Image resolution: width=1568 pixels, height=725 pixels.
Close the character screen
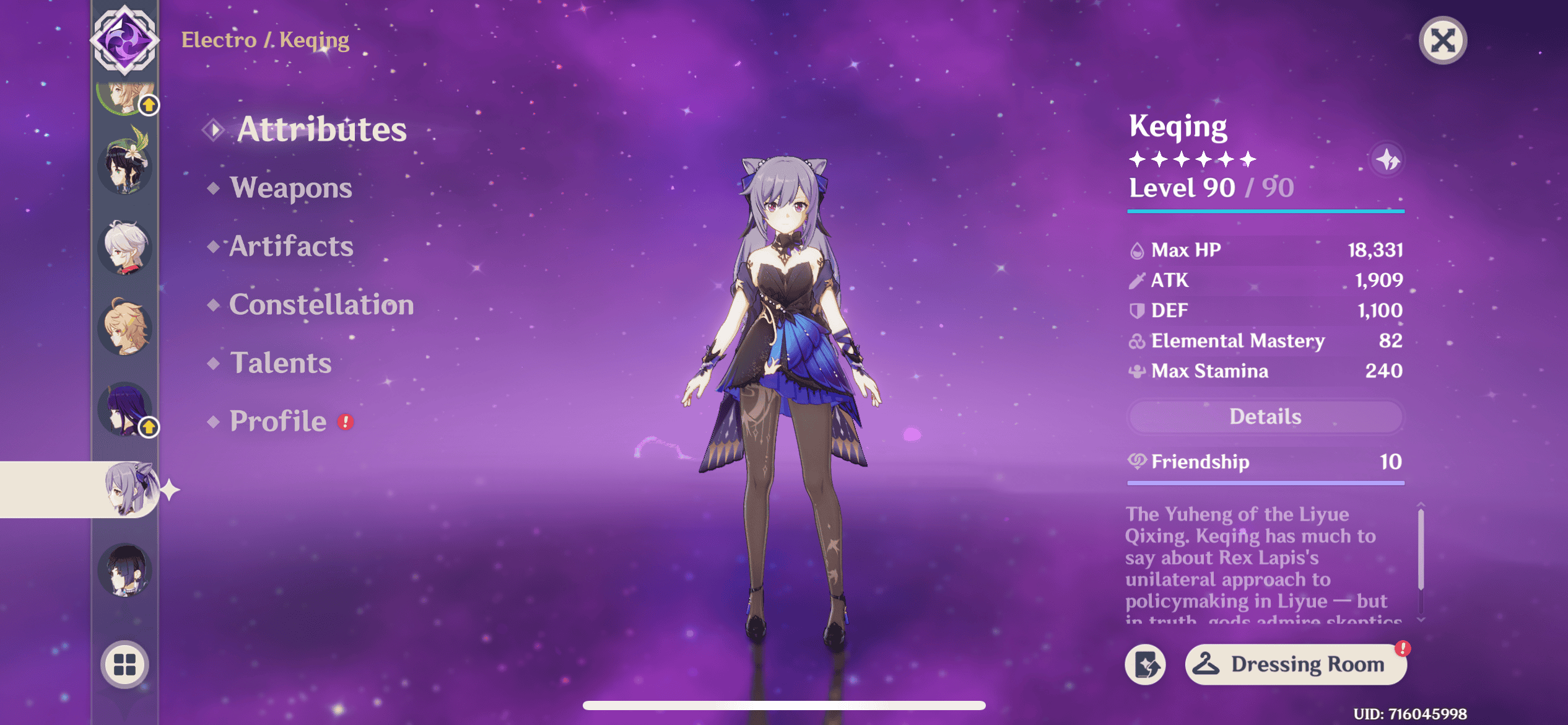[1442, 41]
